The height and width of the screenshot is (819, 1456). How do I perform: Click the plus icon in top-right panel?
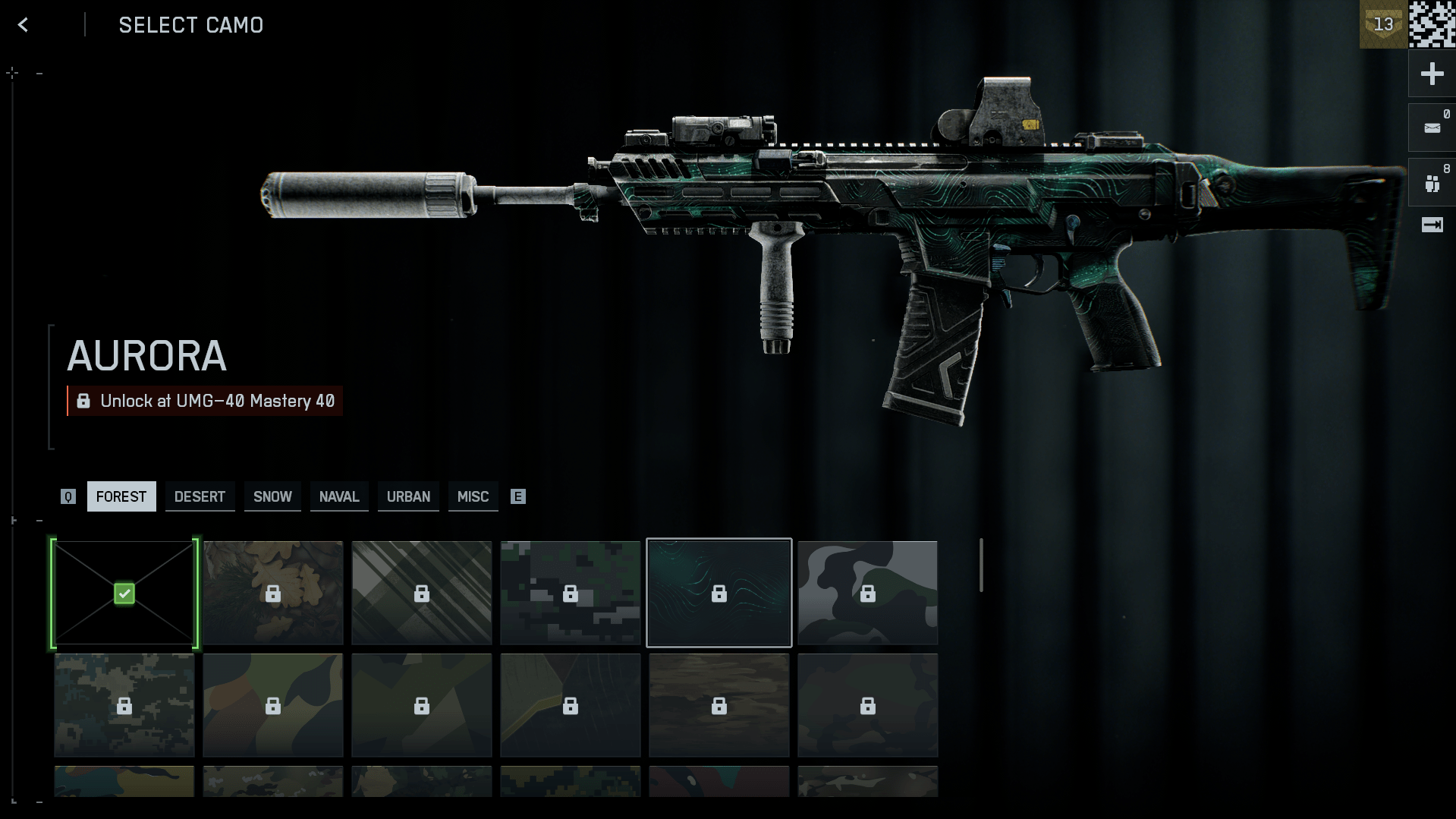[1432, 74]
